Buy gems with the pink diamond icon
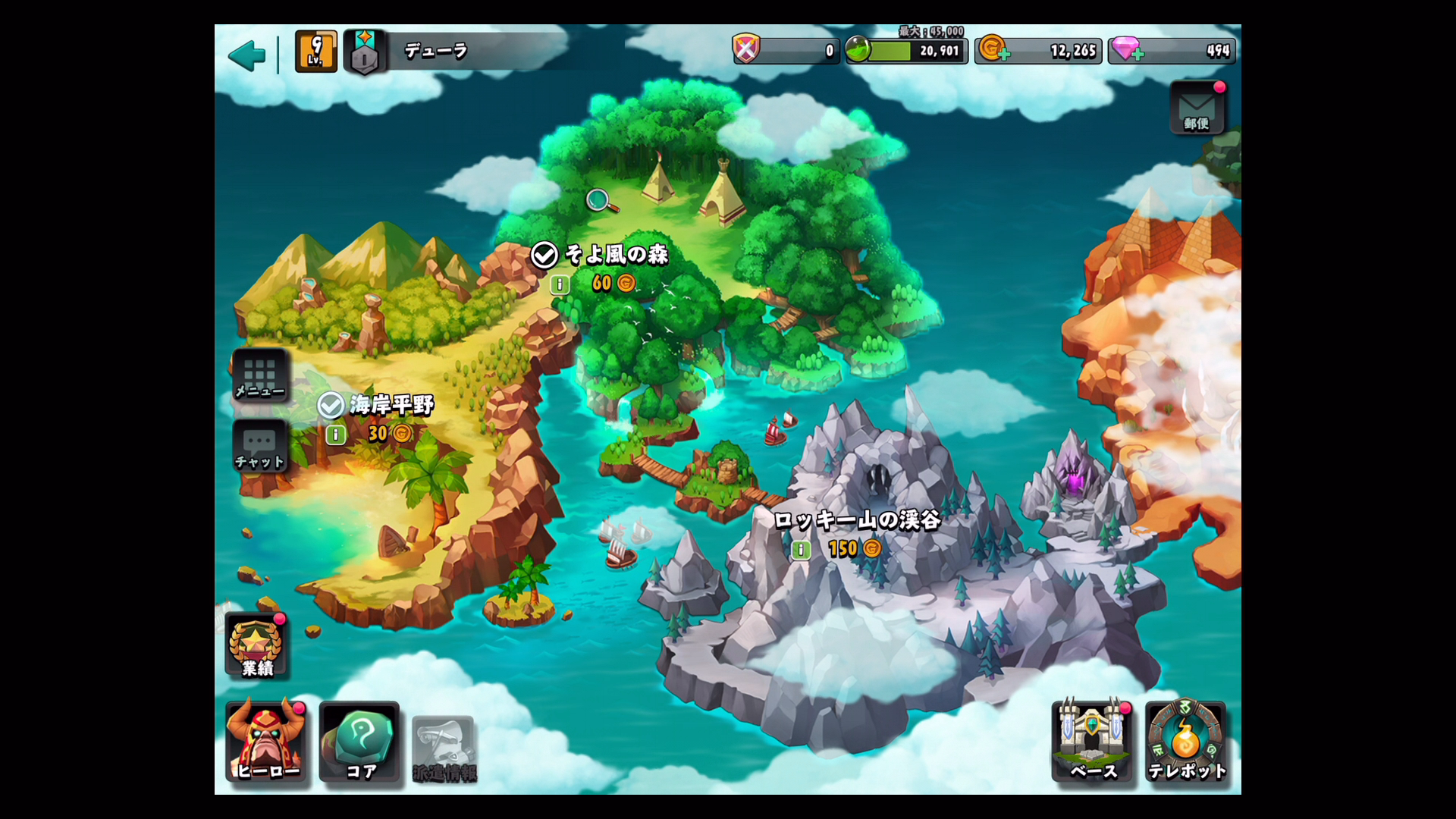The image size is (1456, 819). point(1127,50)
